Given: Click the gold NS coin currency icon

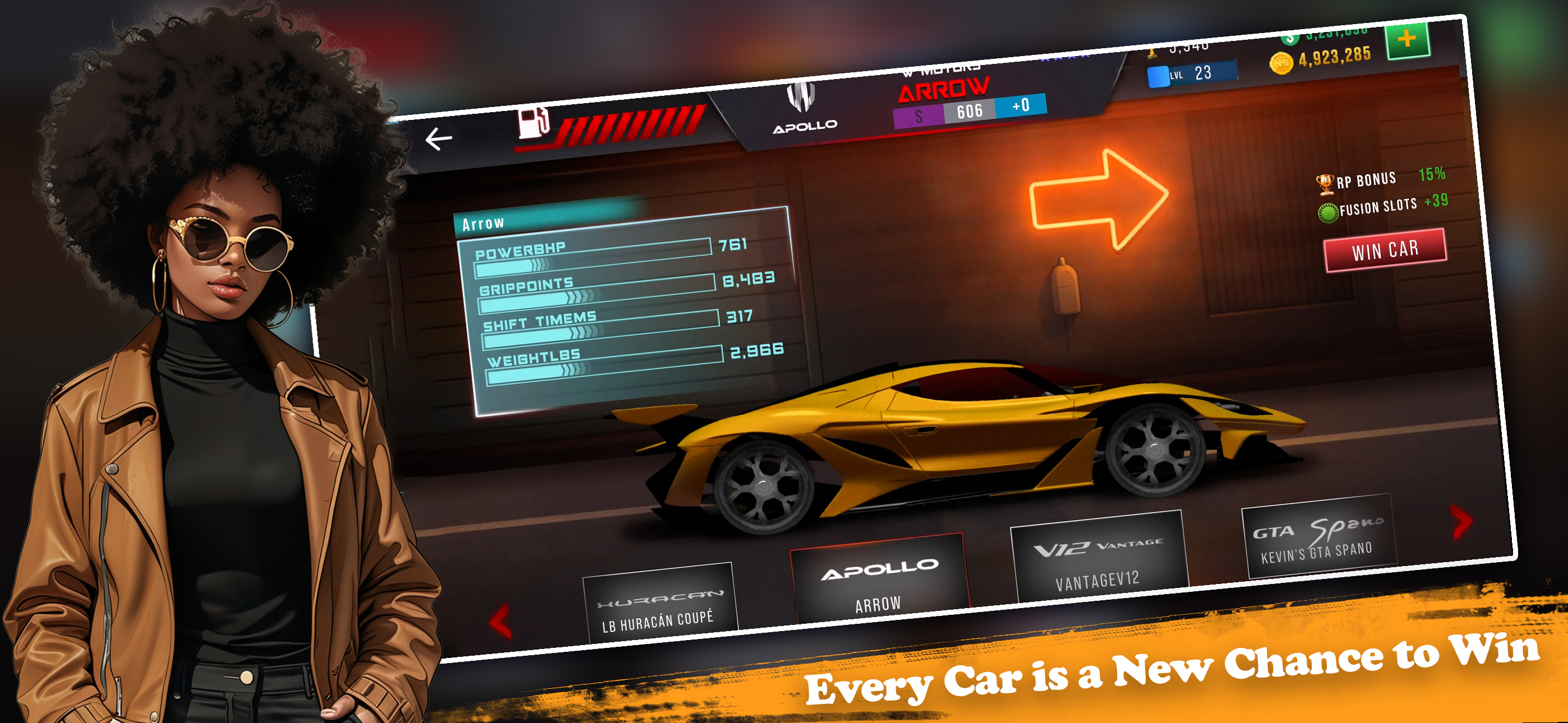Looking at the screenshot, I should coord(1283,63).
